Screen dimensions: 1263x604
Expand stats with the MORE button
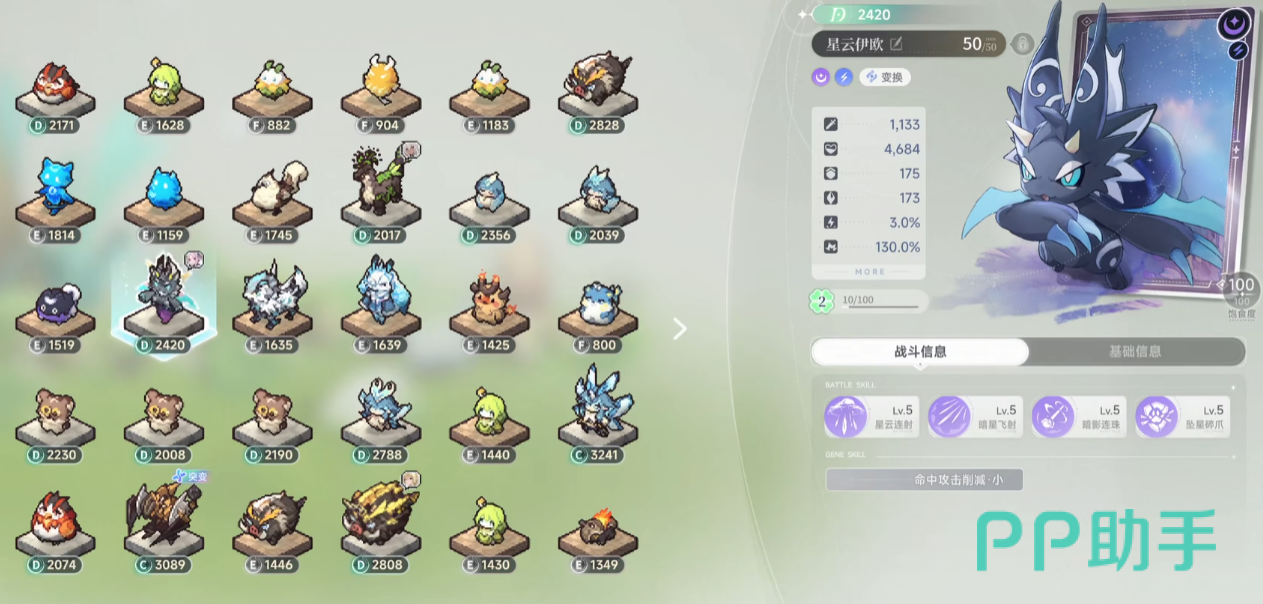869,272
